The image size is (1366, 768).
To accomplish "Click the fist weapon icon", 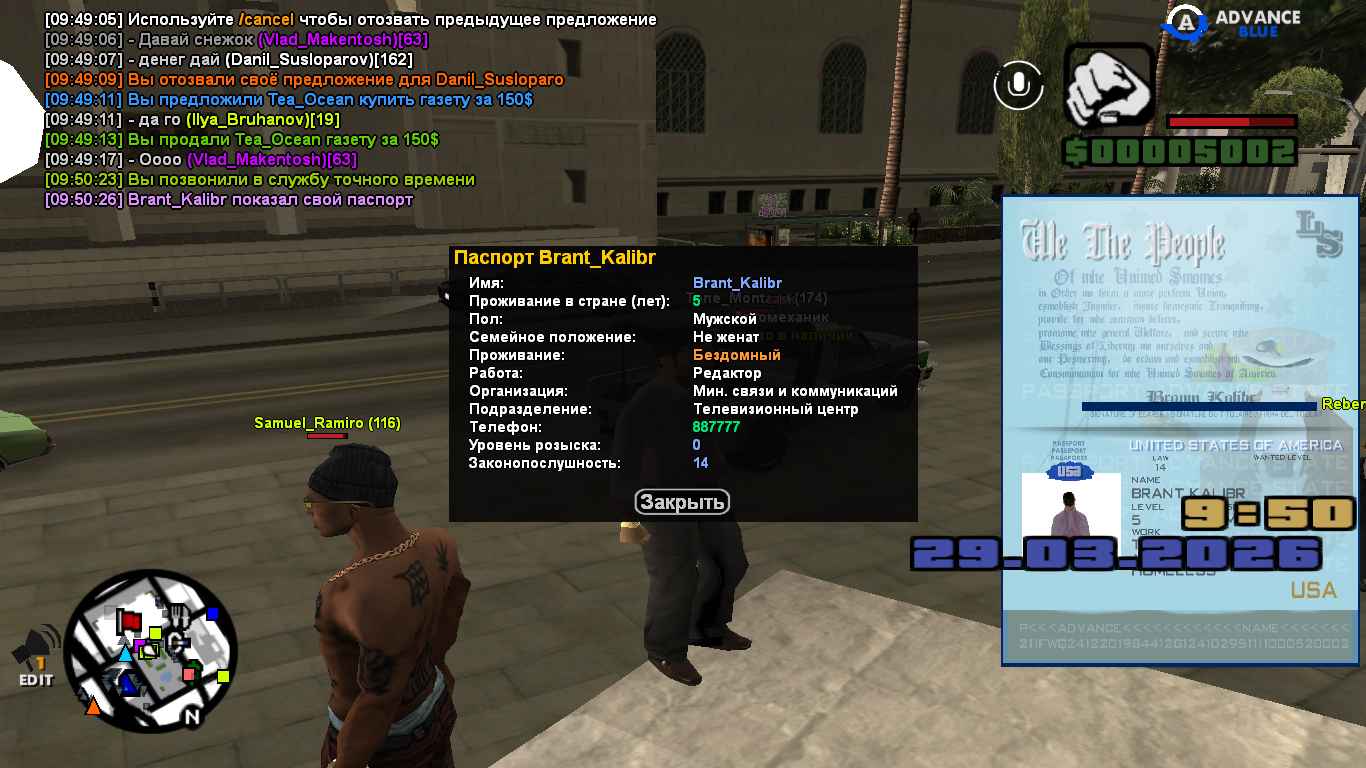I will point(1109,86).
